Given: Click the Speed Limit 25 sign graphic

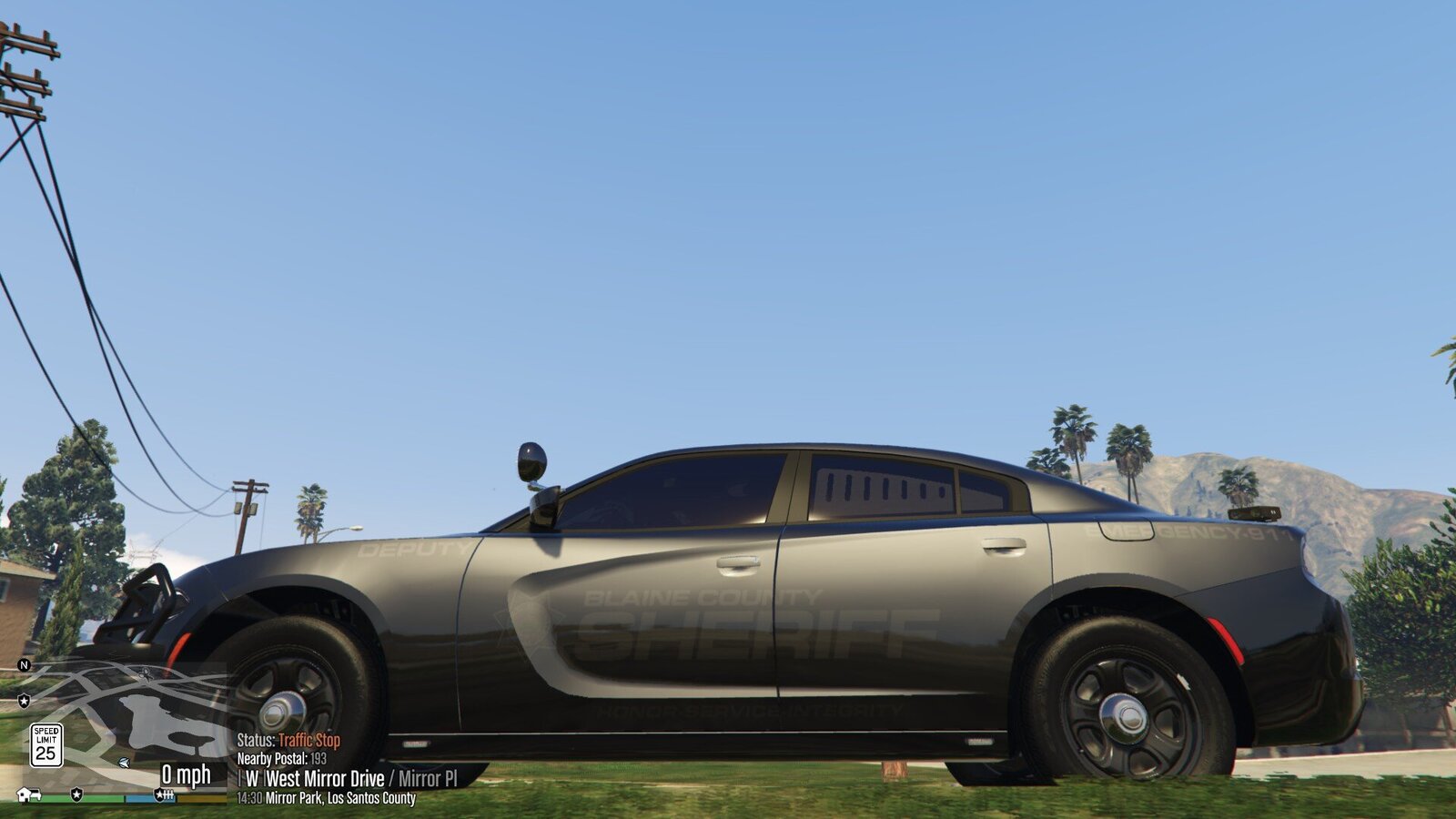Looking at the screenshot, I should click(47, 743).
